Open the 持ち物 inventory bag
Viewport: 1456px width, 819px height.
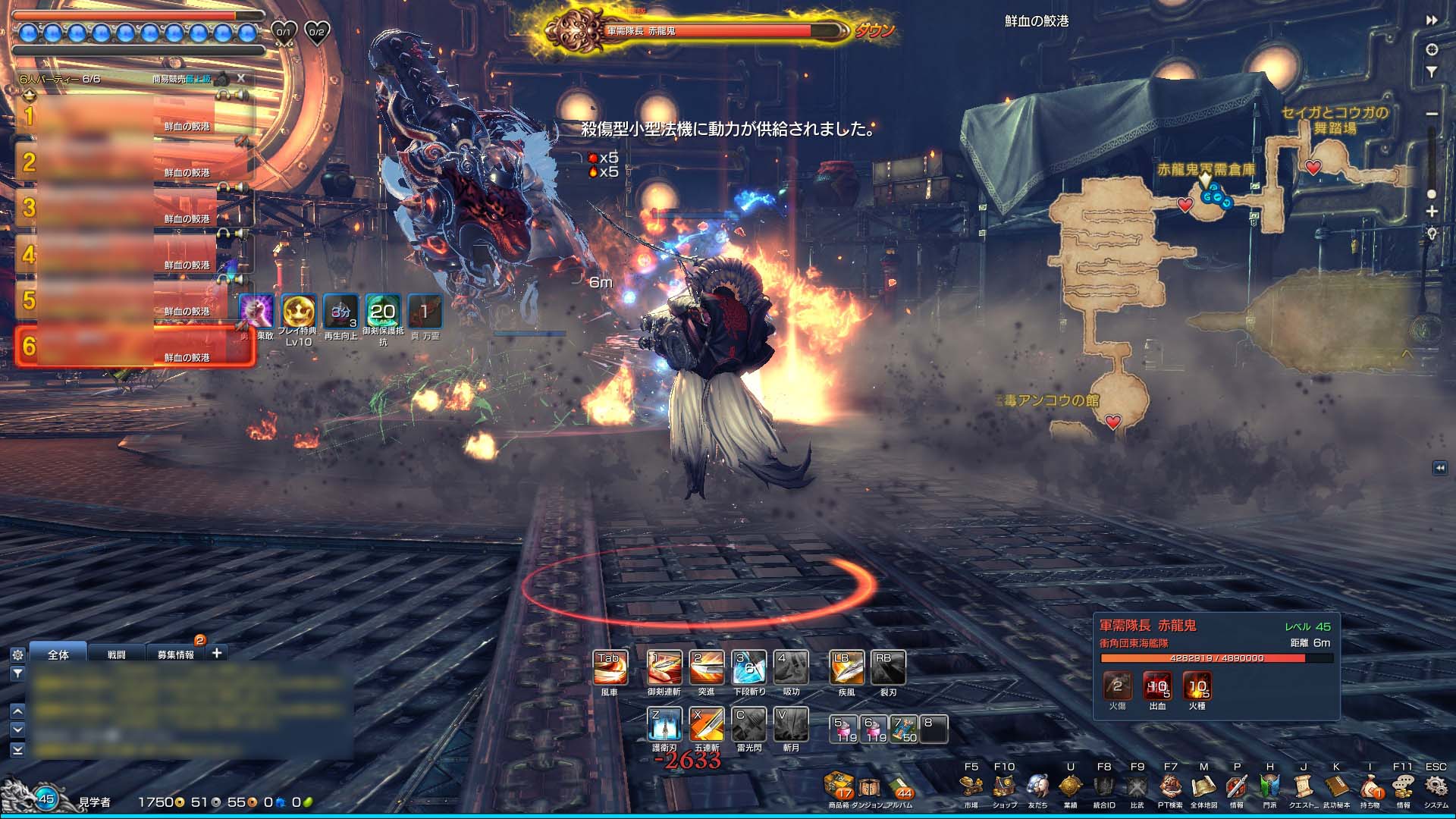coord(1370,787)
